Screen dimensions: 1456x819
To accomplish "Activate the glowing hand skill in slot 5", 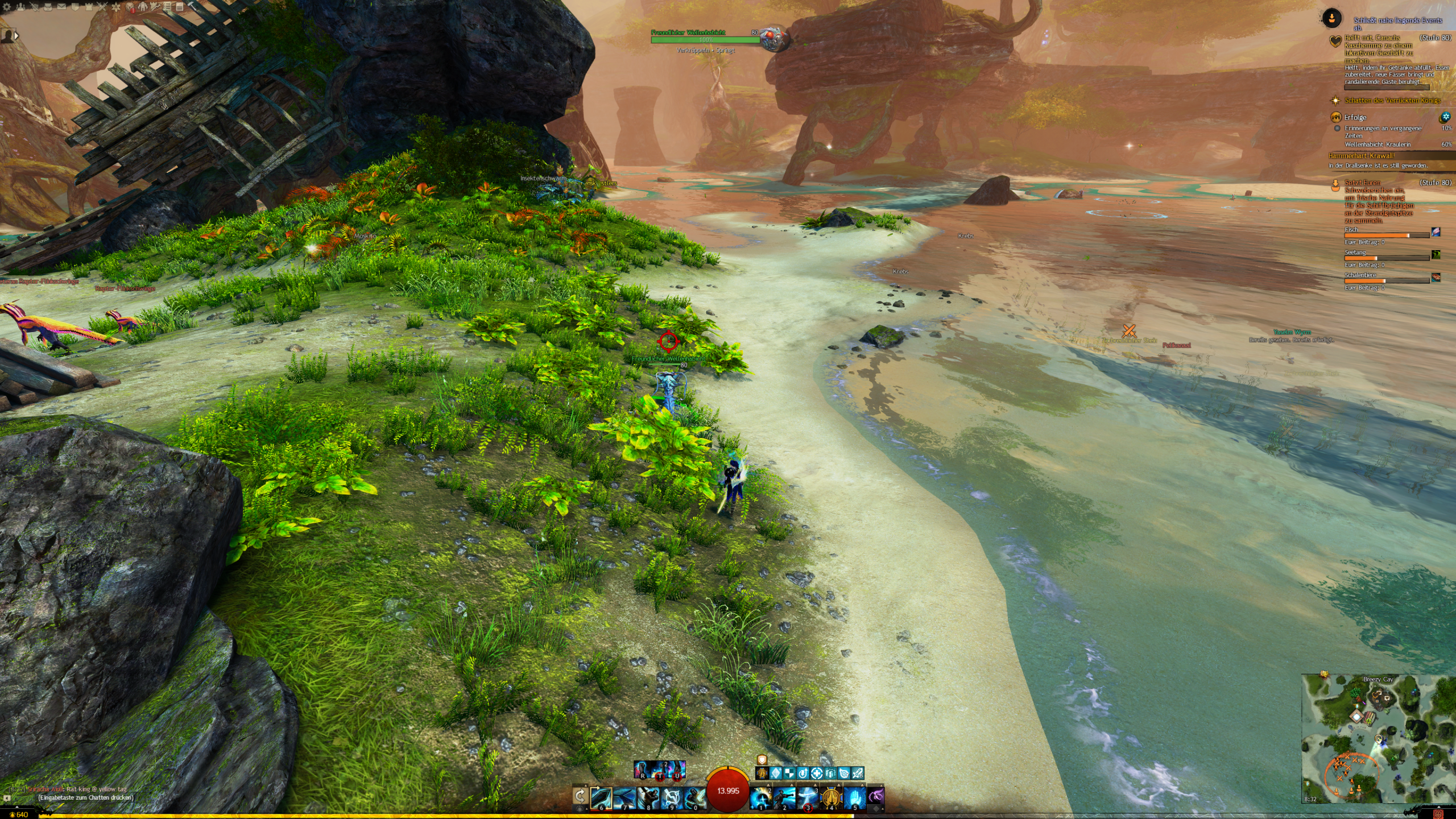I will tap(854, 798).
